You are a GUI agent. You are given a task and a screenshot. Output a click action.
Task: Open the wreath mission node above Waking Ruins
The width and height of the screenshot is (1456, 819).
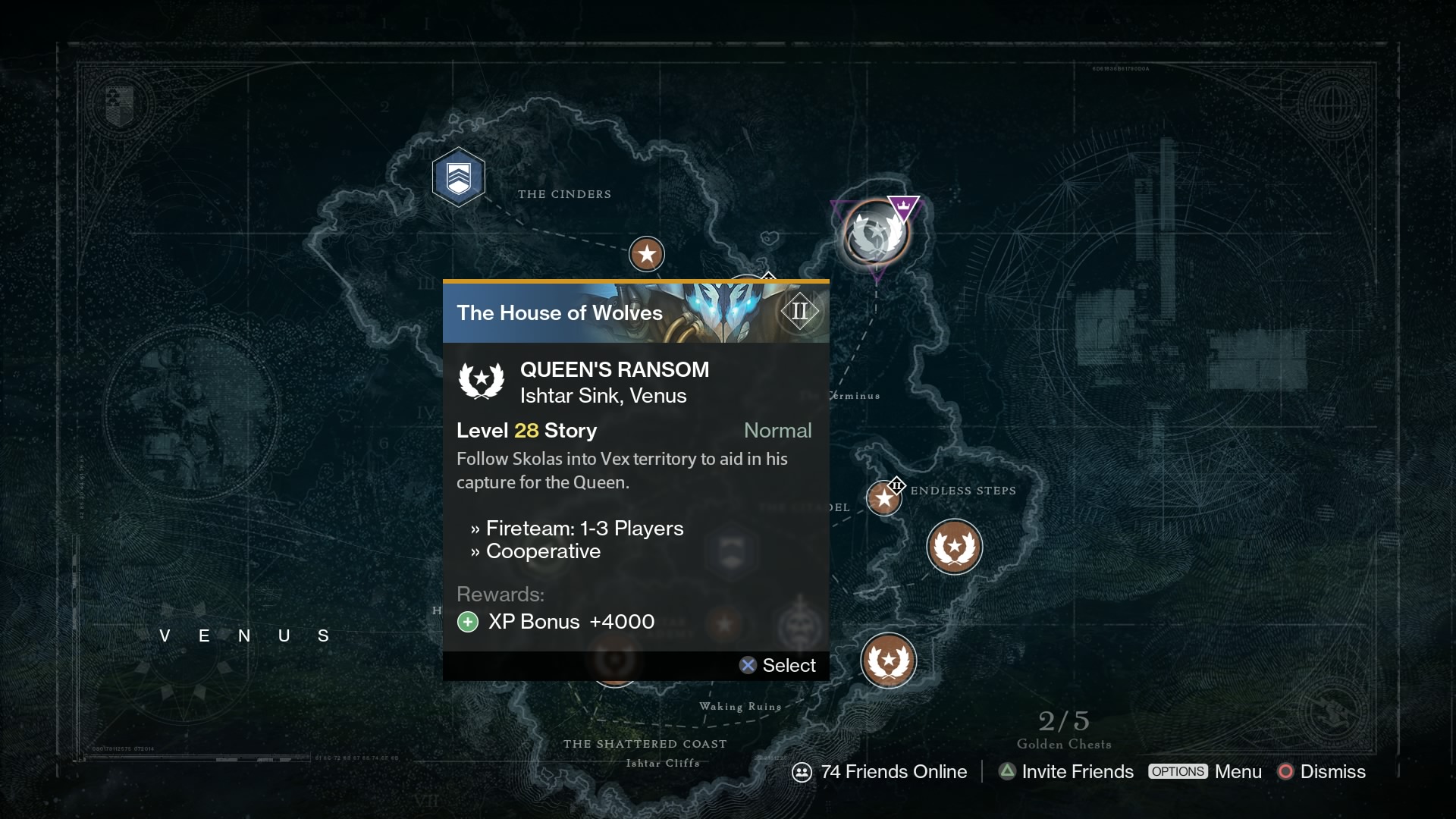pos(888,661)
